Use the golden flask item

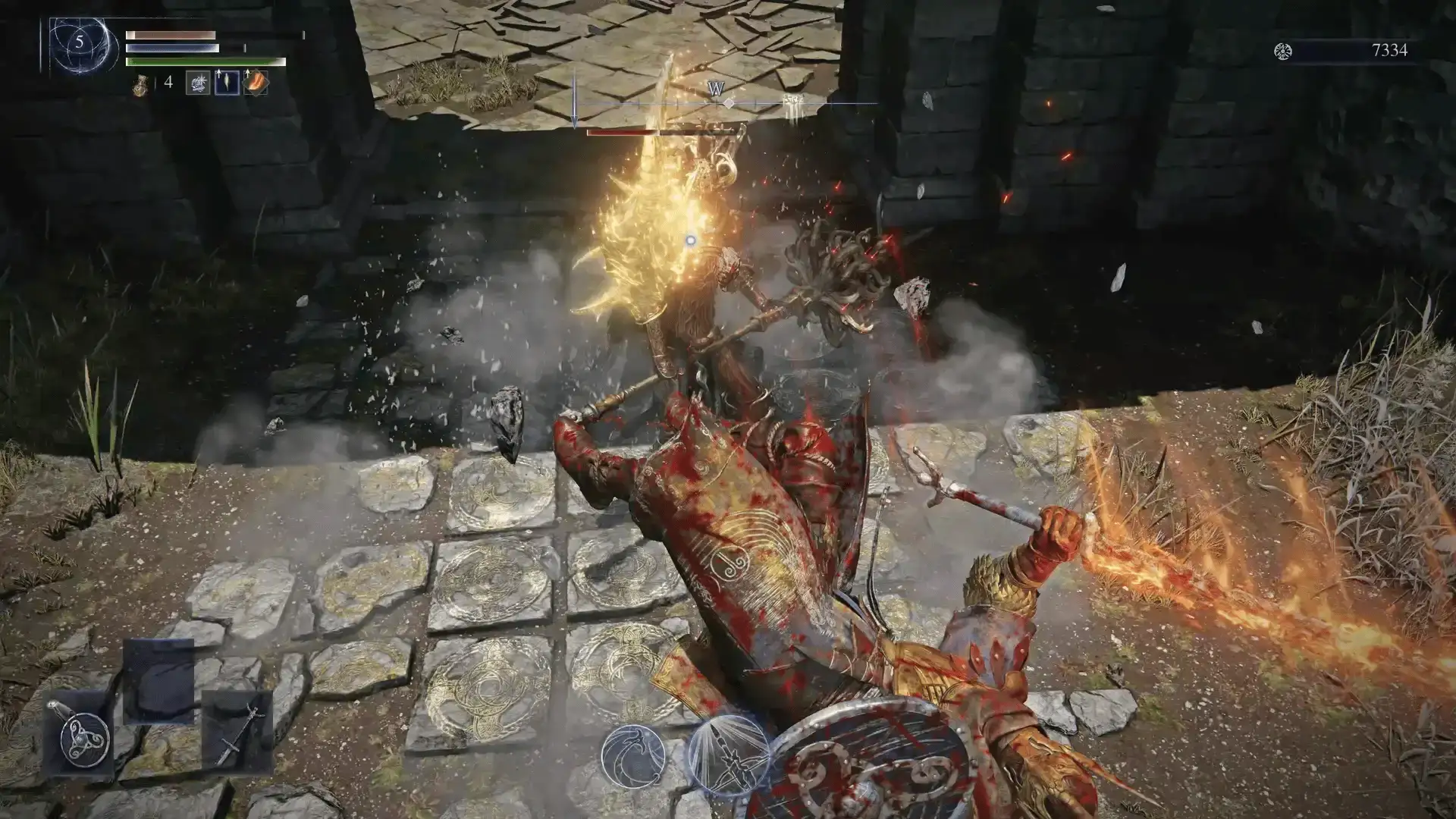[x=142, y=83]
